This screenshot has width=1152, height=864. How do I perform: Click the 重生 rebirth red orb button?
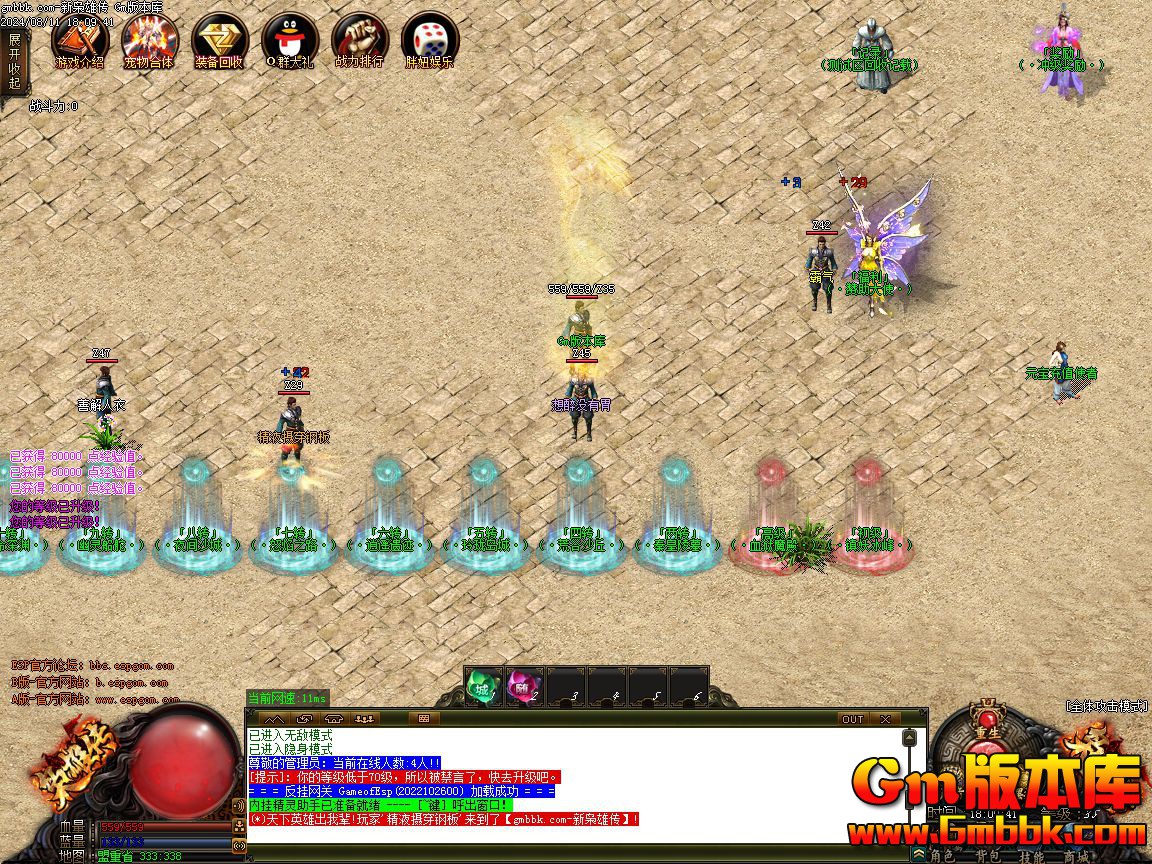tap(989, 722)
